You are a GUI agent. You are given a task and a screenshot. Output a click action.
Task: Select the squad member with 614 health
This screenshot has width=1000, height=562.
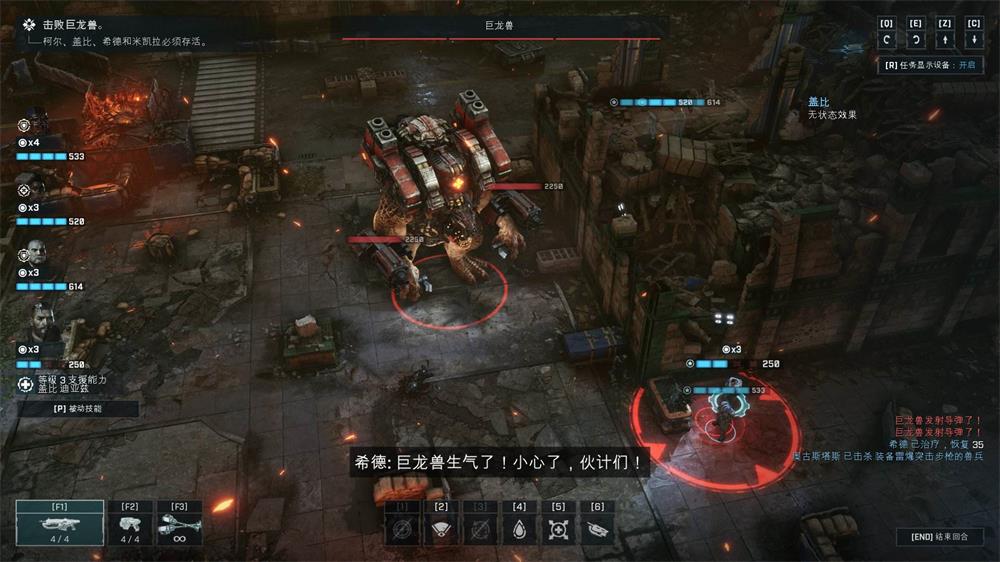point(33,255)
